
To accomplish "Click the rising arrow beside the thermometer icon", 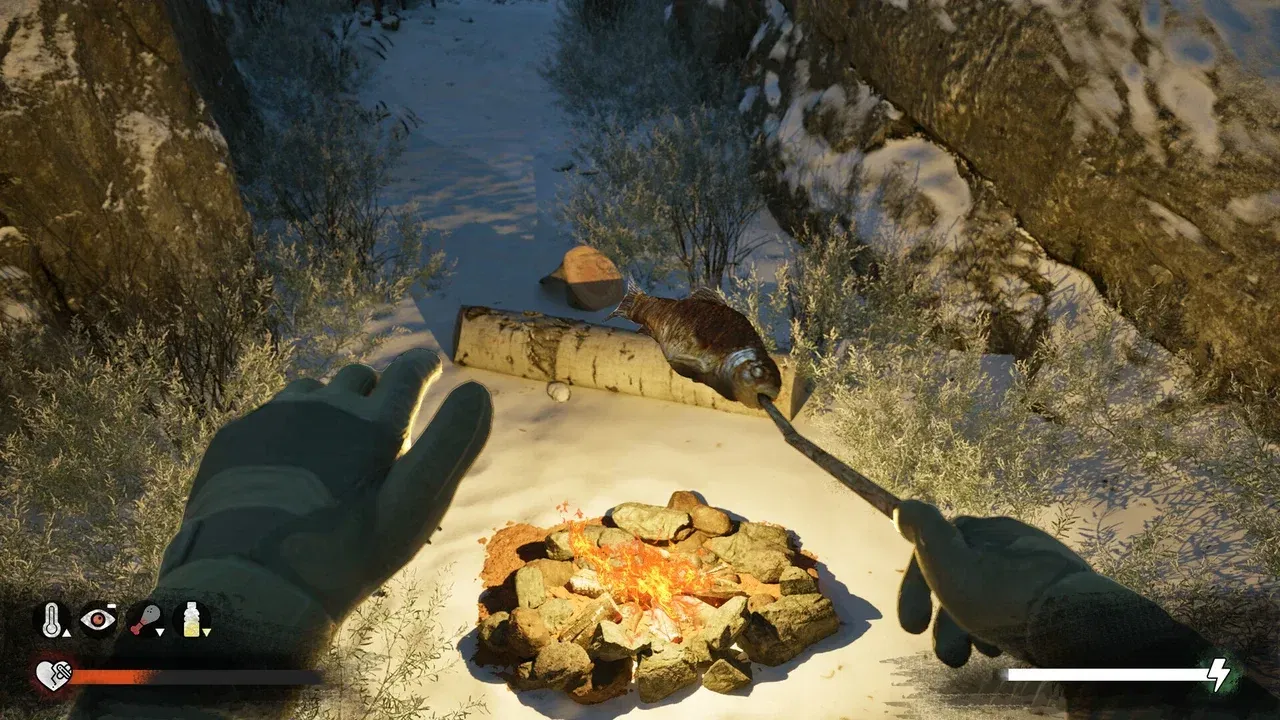I will (x=66, y=634).
